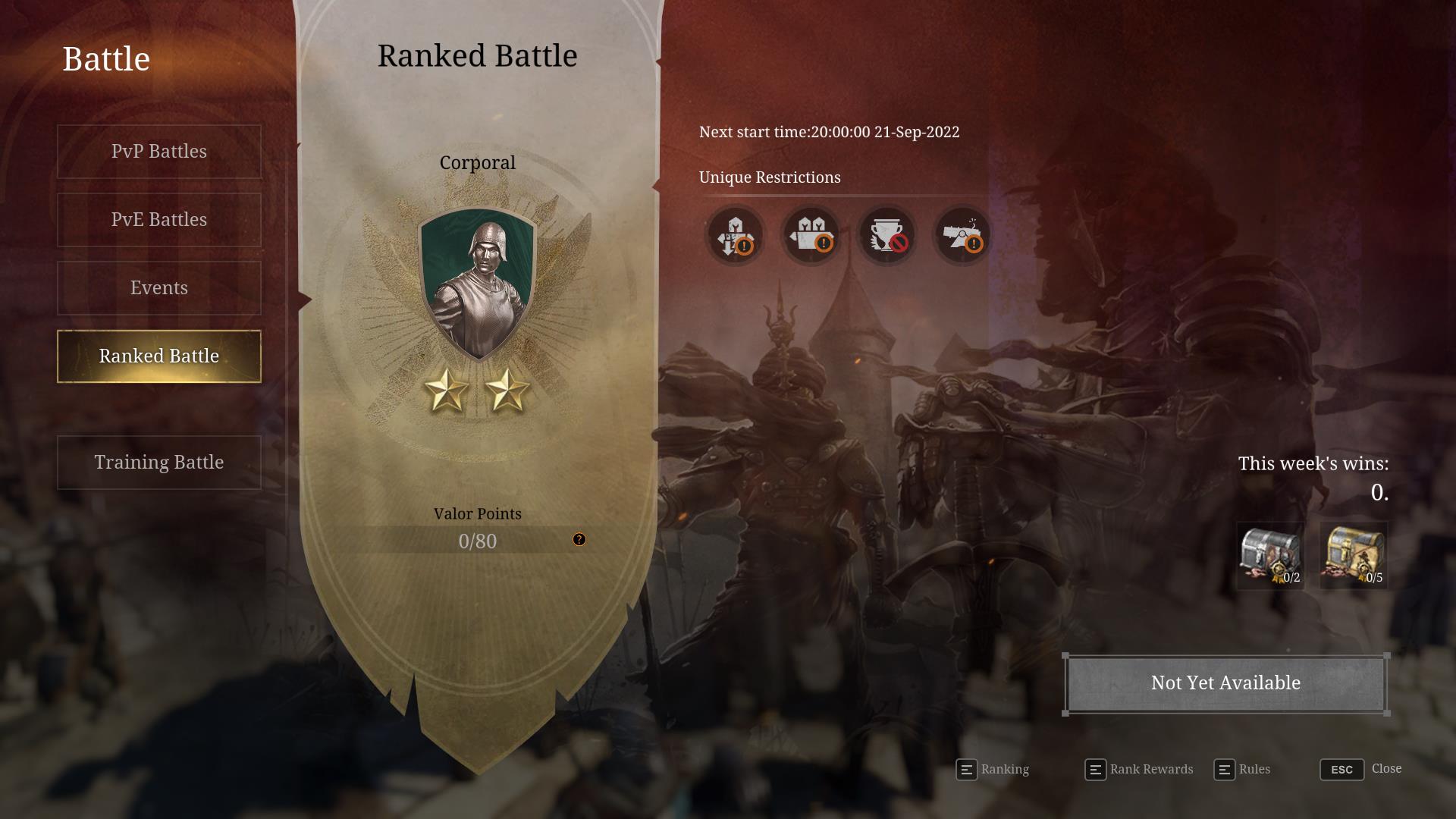The image size is (1456, 819).
Task: Show Valor Points help tooltip
Action: (579, 540)
